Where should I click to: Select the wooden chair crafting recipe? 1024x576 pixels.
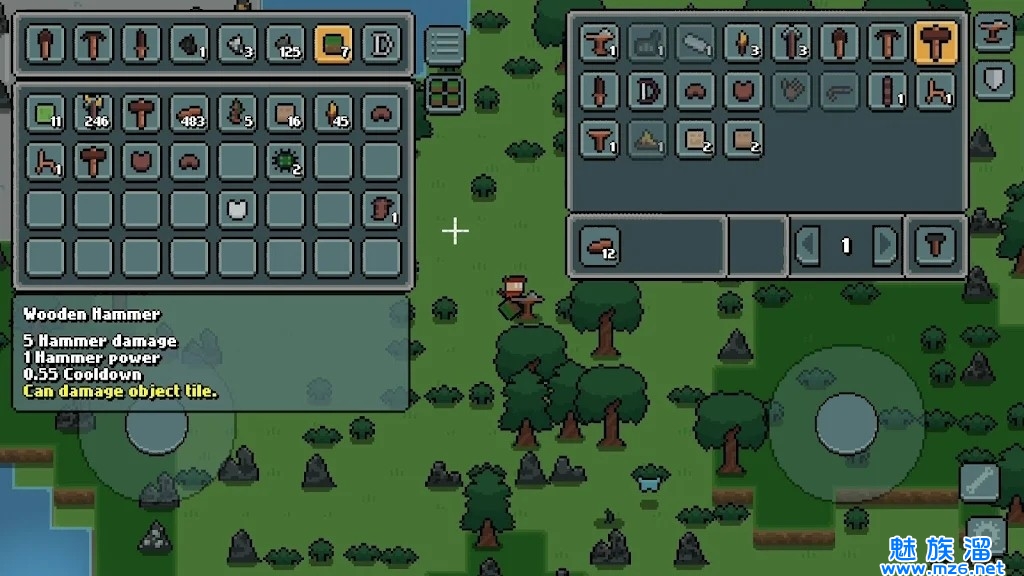935,91
